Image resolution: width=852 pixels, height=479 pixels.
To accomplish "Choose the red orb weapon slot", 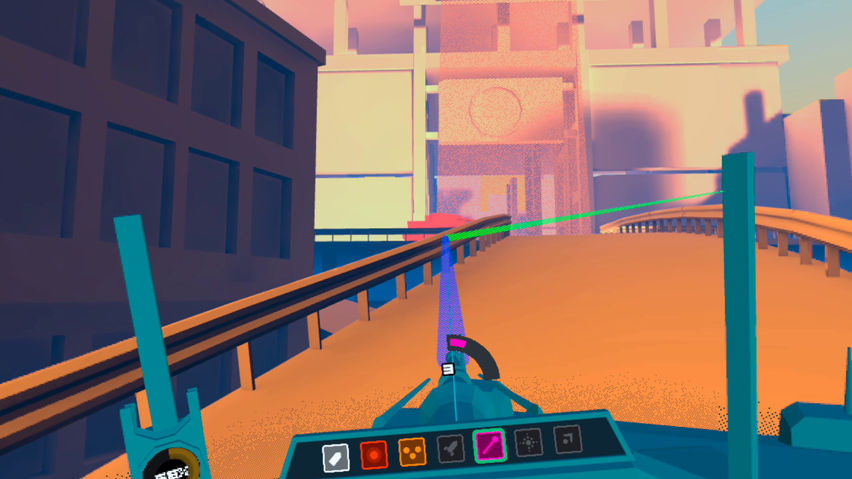I will pyautogui.click(x=374, y=455).
